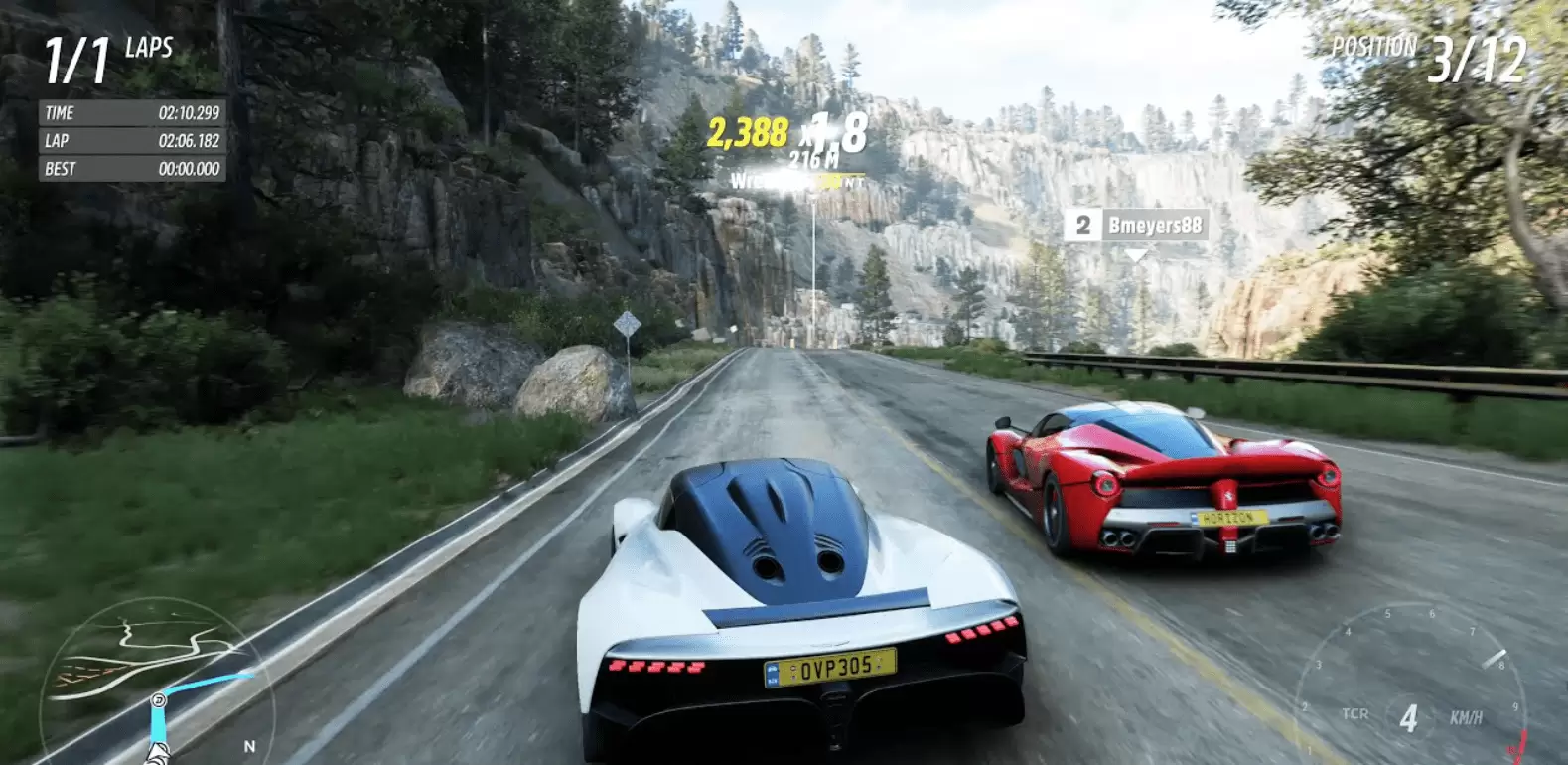Click the 2,388 skill score counter
This screenshot has width=1568, height=765.
coord(747,131)
